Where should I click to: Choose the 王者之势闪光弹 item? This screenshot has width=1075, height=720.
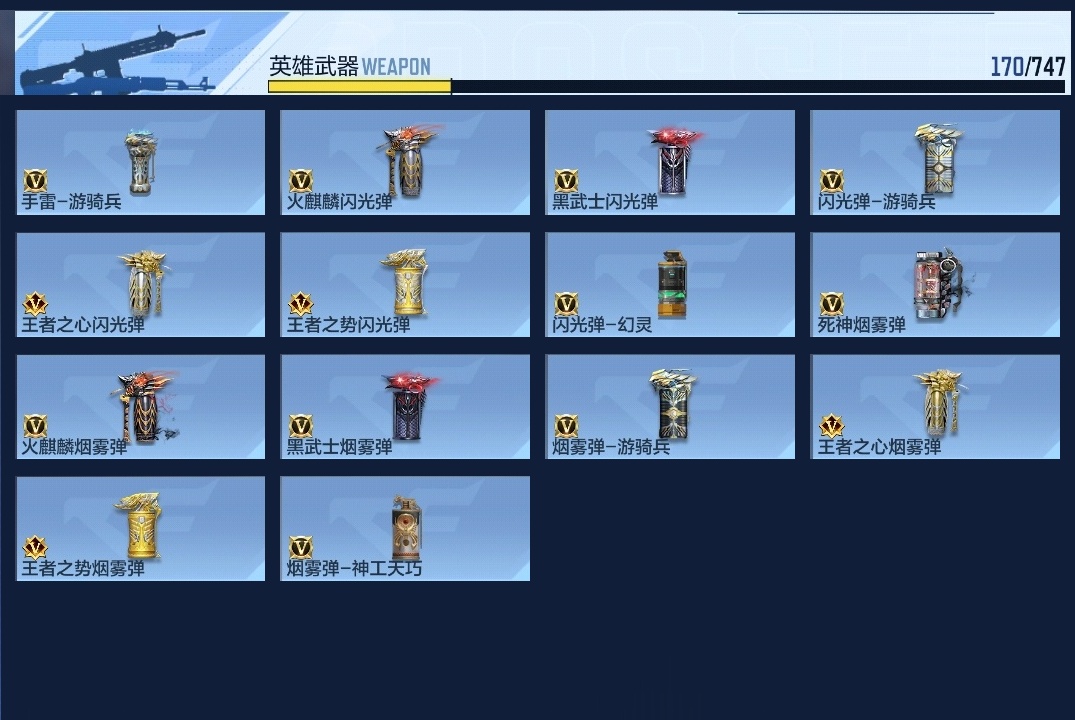(x=405, y=285)
